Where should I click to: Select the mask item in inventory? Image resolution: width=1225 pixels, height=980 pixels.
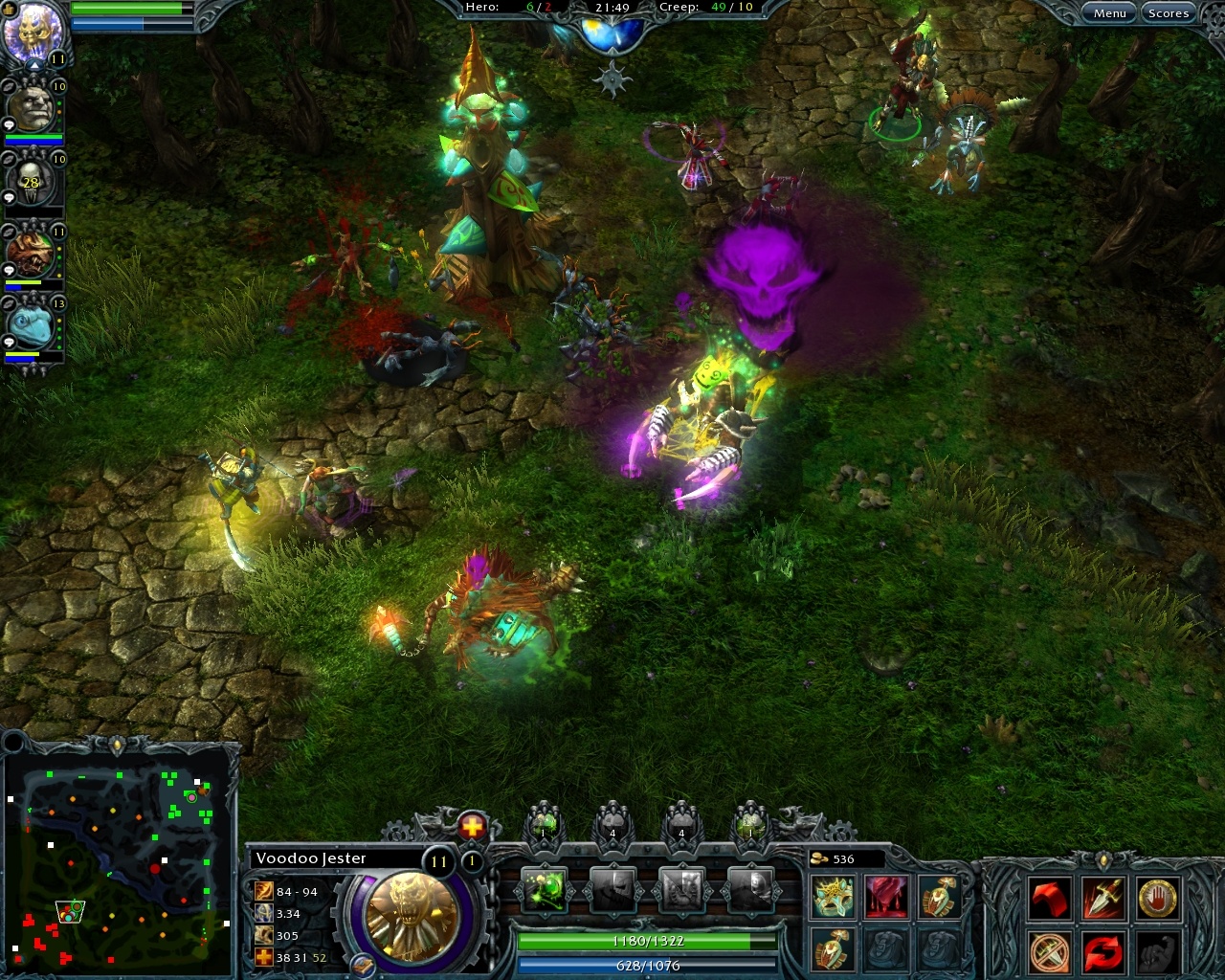click(x=833, y=896)
